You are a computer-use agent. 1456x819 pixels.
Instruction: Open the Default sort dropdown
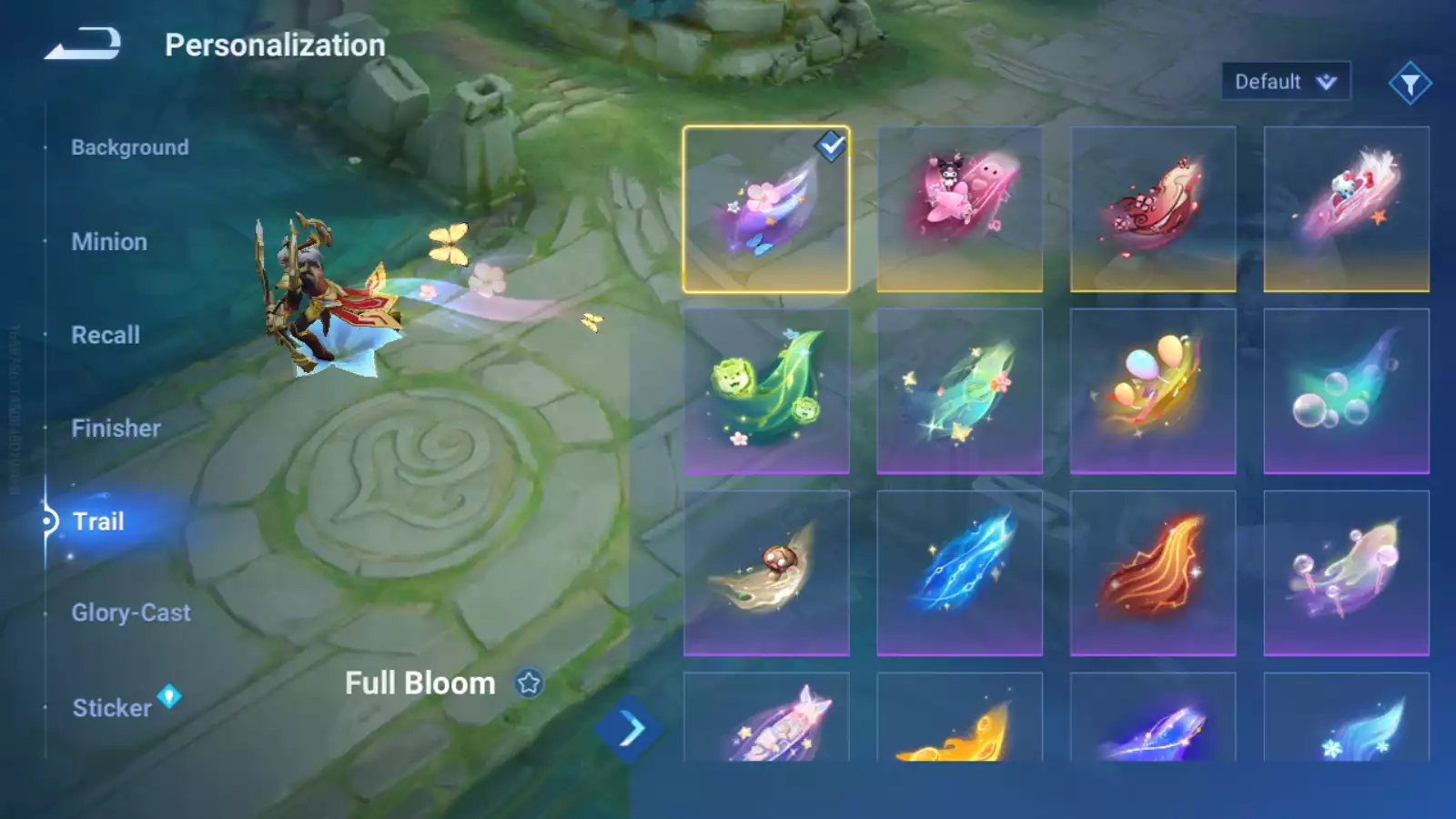click(x=1285, y=82)
